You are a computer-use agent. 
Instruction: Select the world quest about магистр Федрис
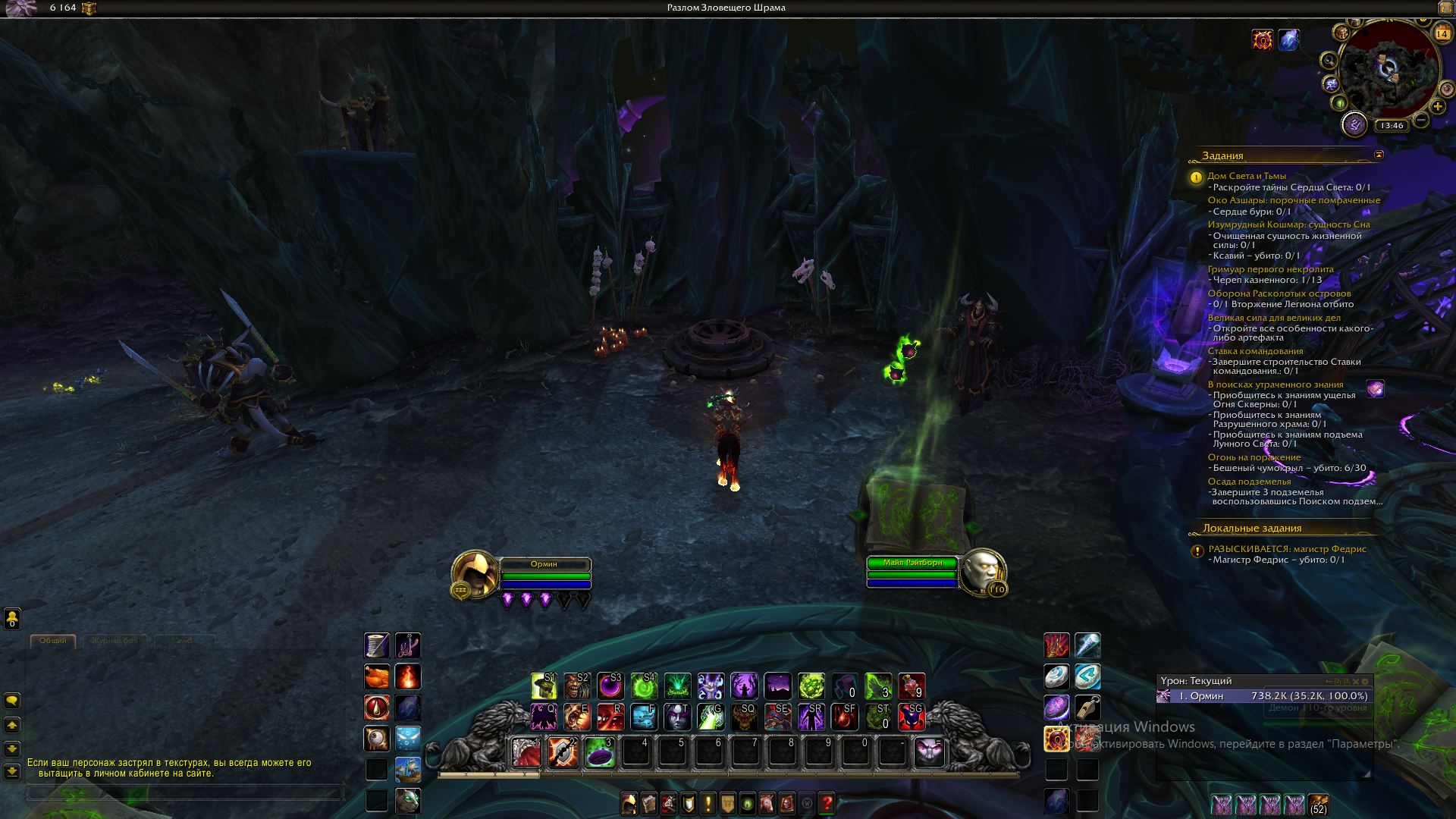[x=1287, y=549]
